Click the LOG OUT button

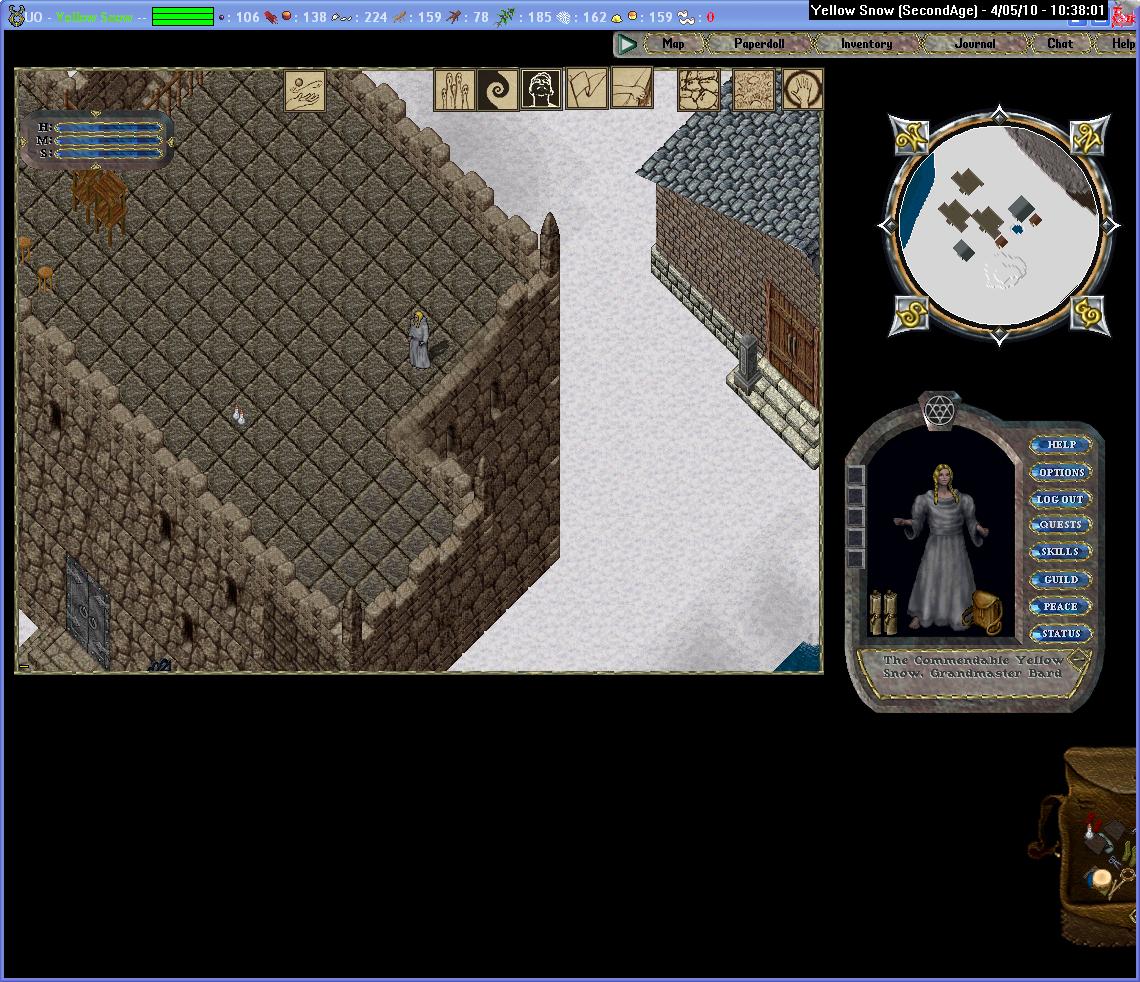[x=1060, y=499]
